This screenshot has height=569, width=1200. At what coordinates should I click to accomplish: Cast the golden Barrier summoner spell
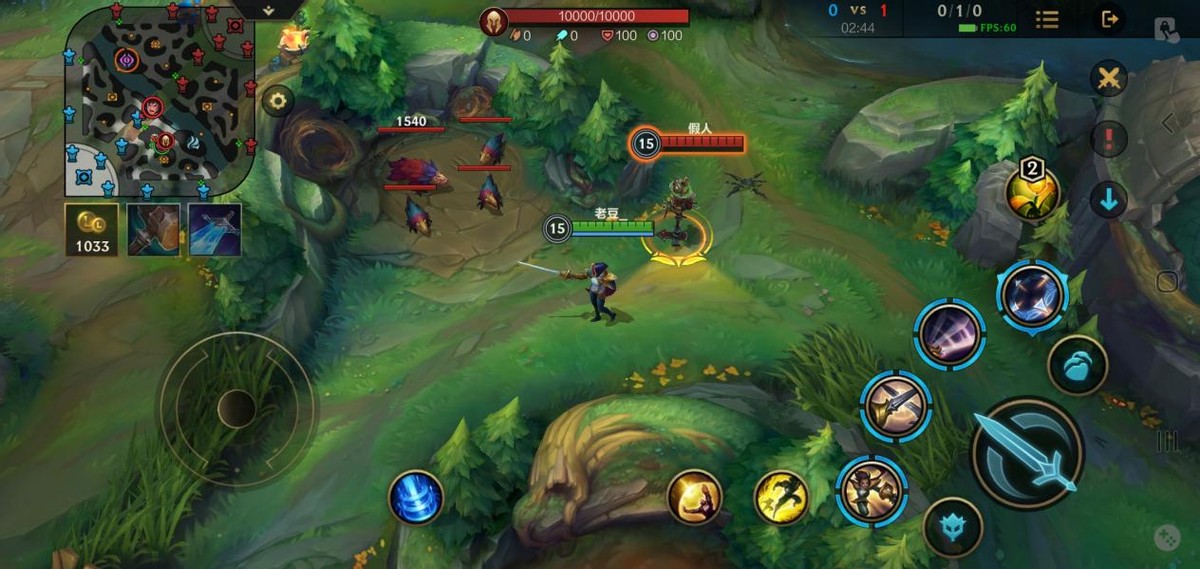[694, 497]
